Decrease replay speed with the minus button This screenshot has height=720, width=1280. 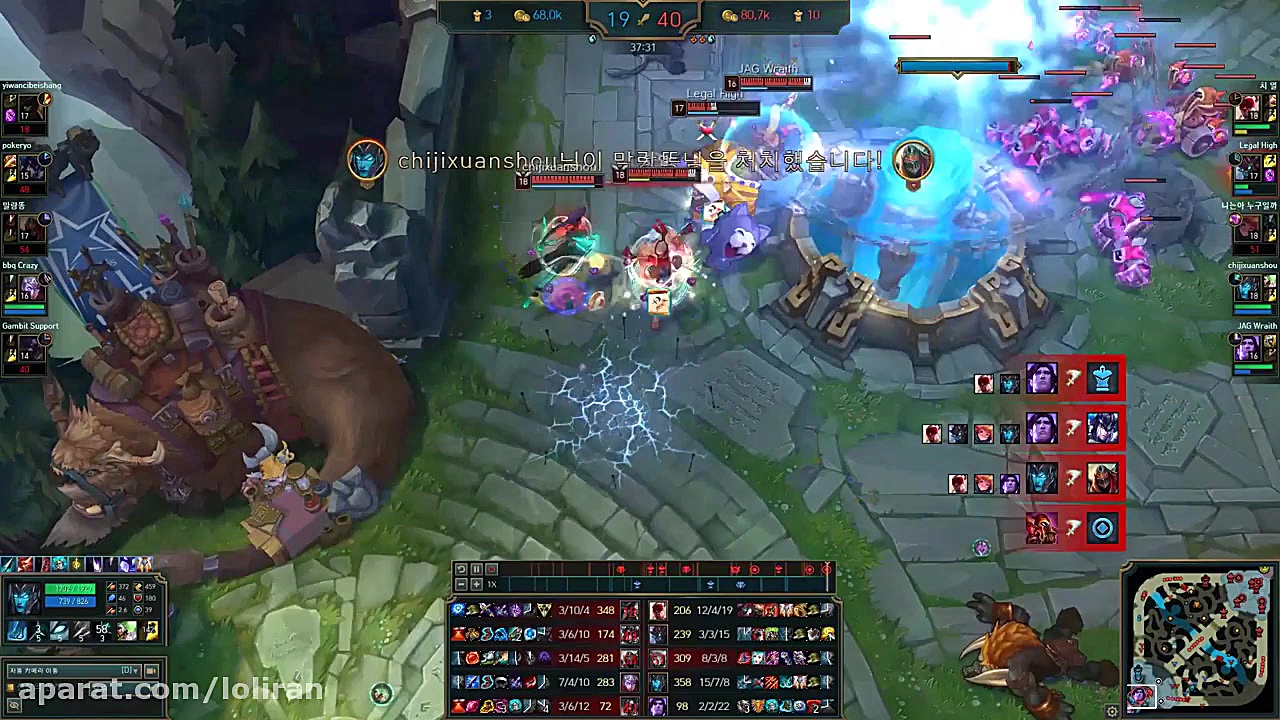461,583
